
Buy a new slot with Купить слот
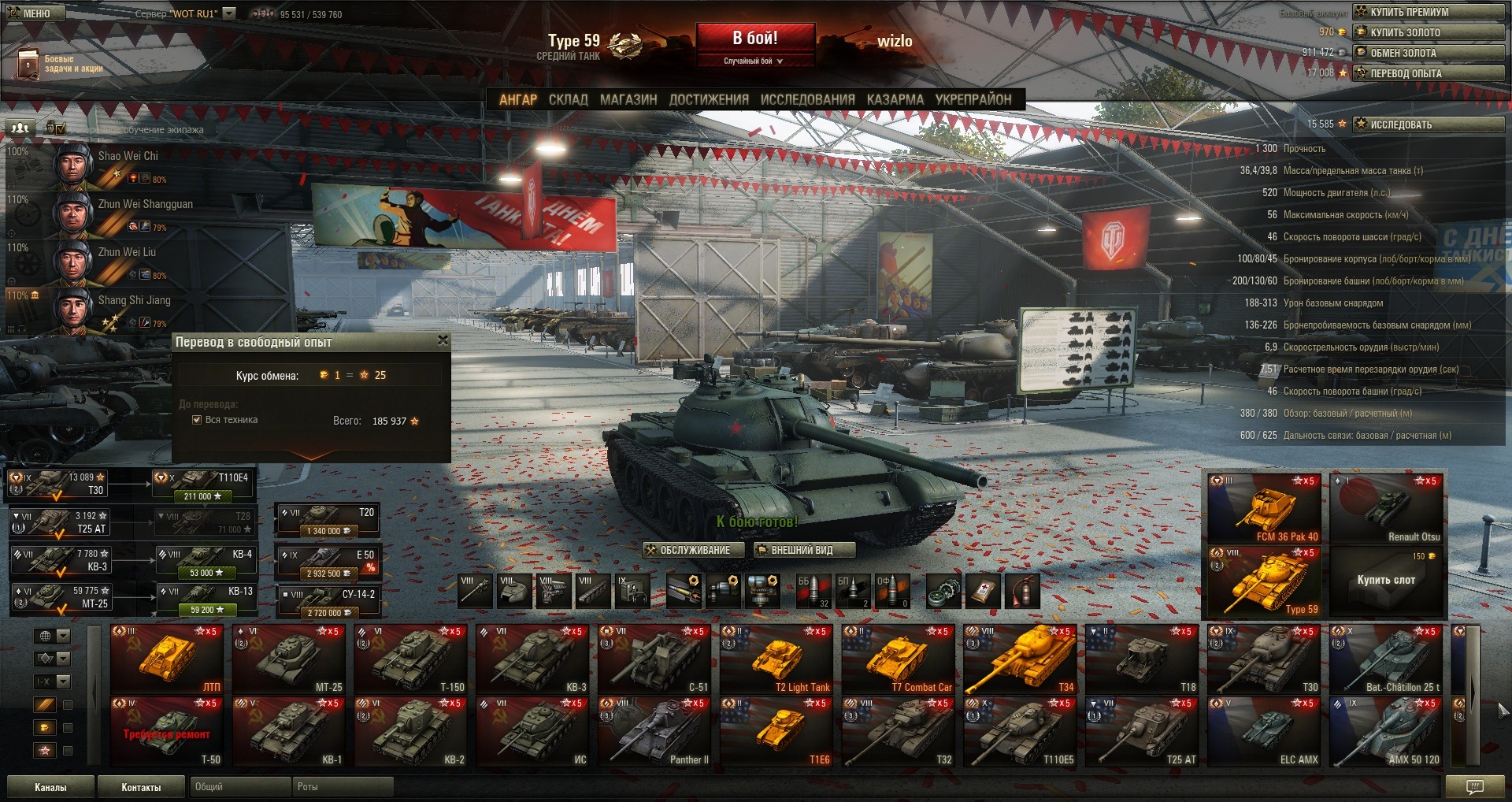1386,580
